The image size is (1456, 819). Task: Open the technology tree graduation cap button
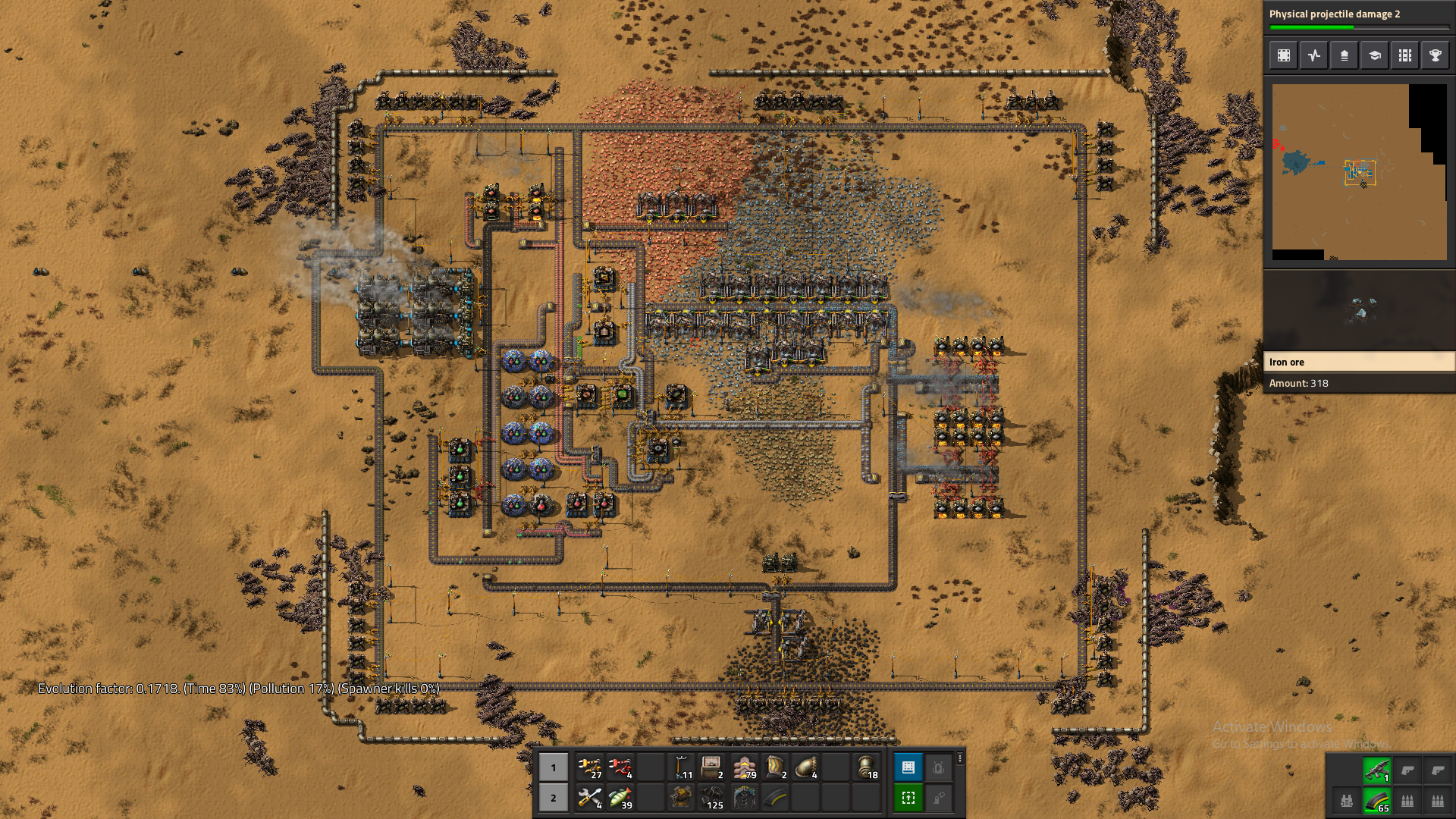1375,55
